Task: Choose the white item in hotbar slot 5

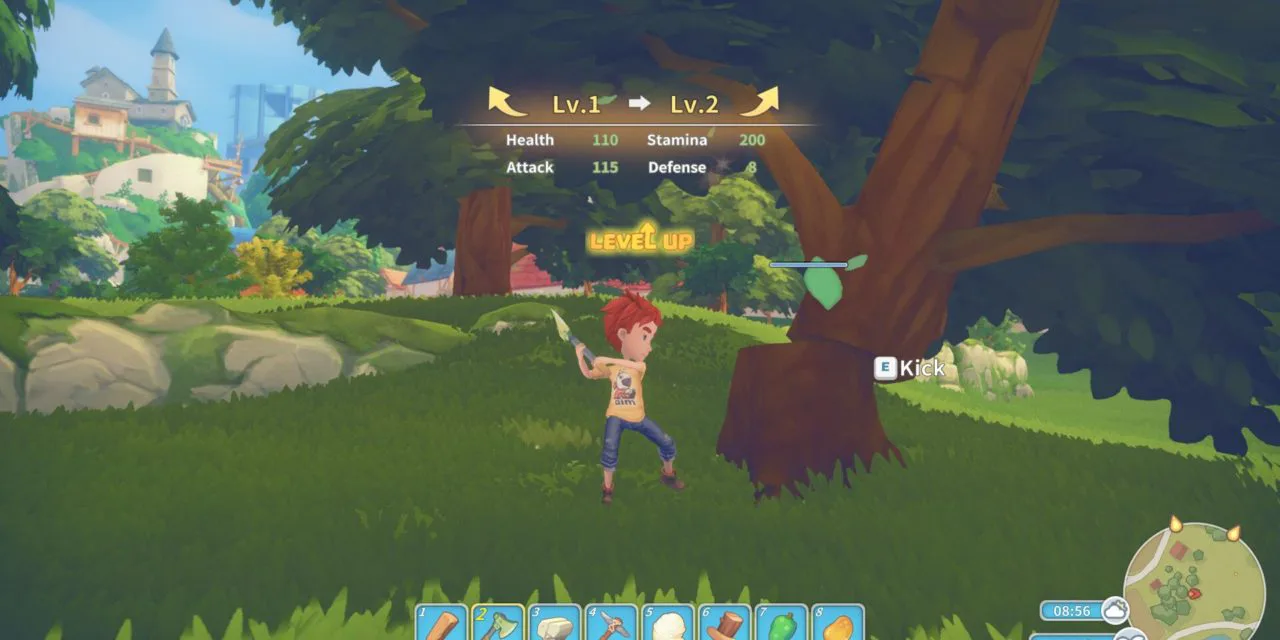Action: click(x=669, y=624)
